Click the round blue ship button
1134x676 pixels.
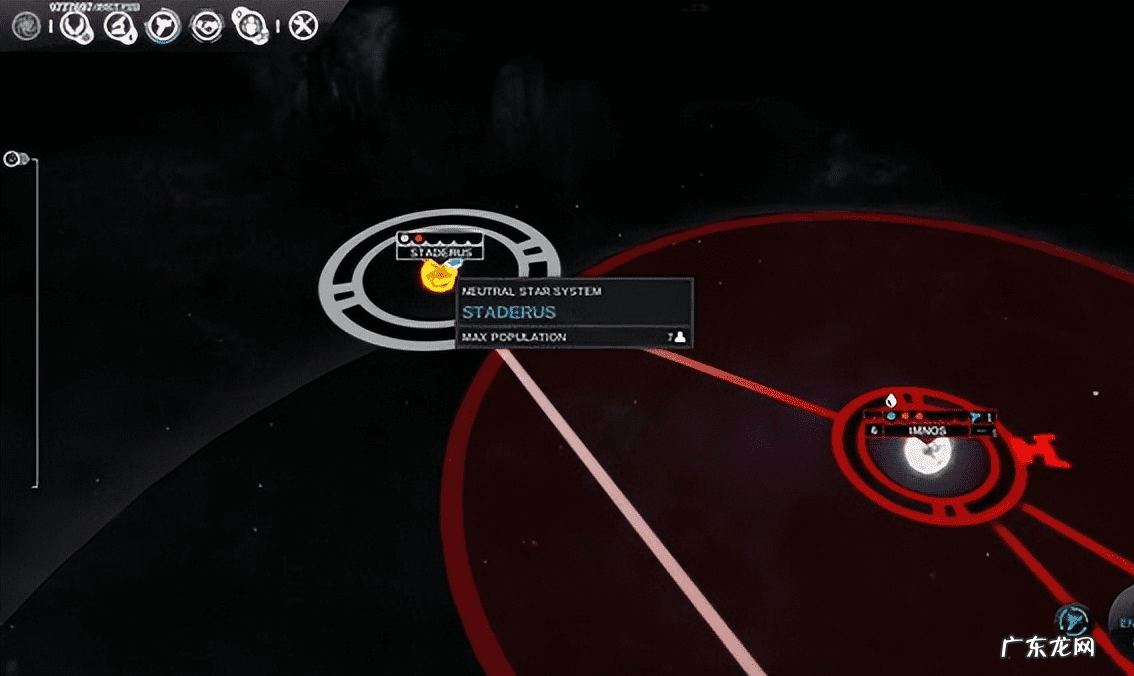[x=1072, y=619]
